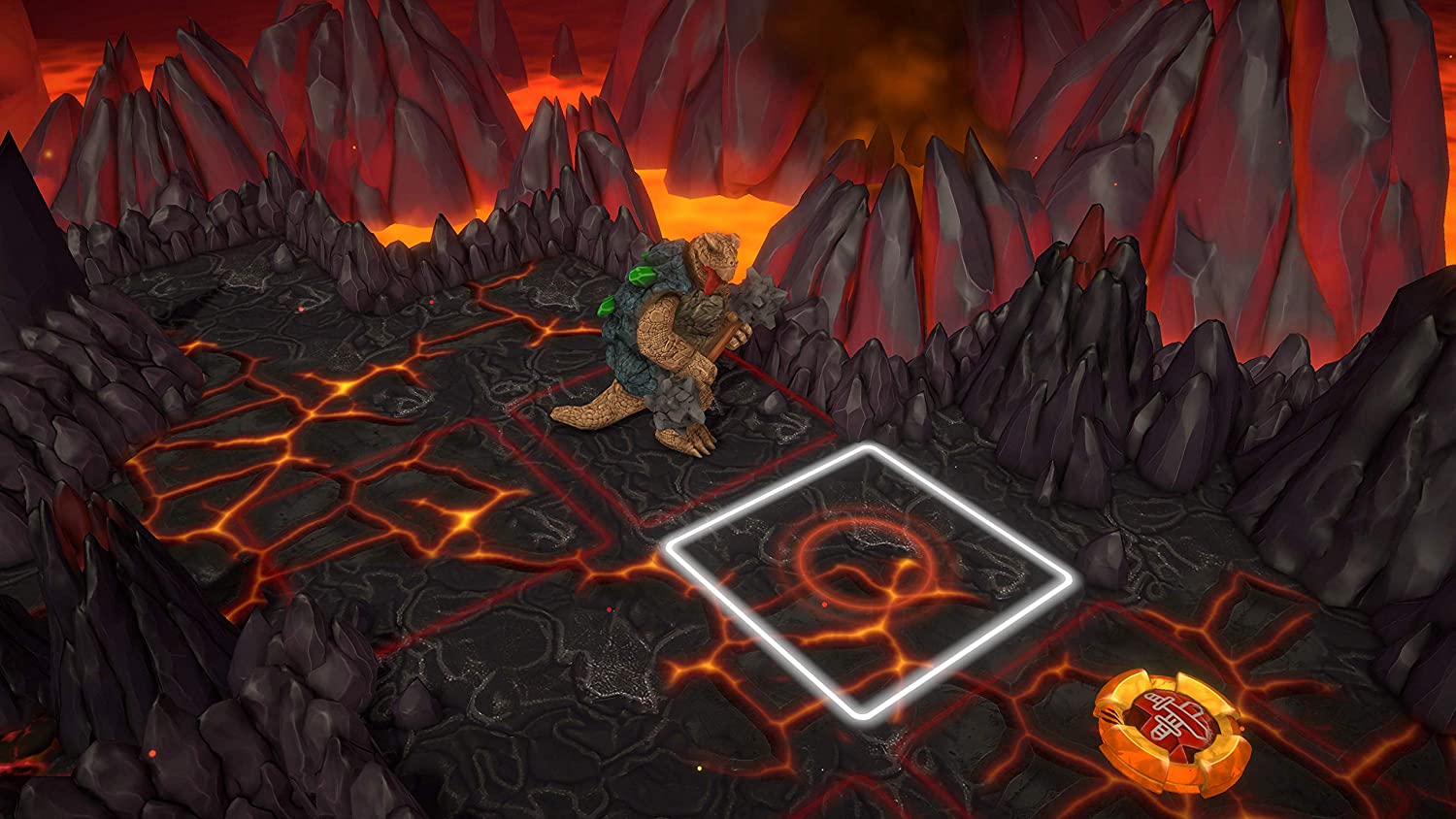This screenshot has height=819, width=1456.
Task: Select the white-outlined board tile
Action: (869, 578)
